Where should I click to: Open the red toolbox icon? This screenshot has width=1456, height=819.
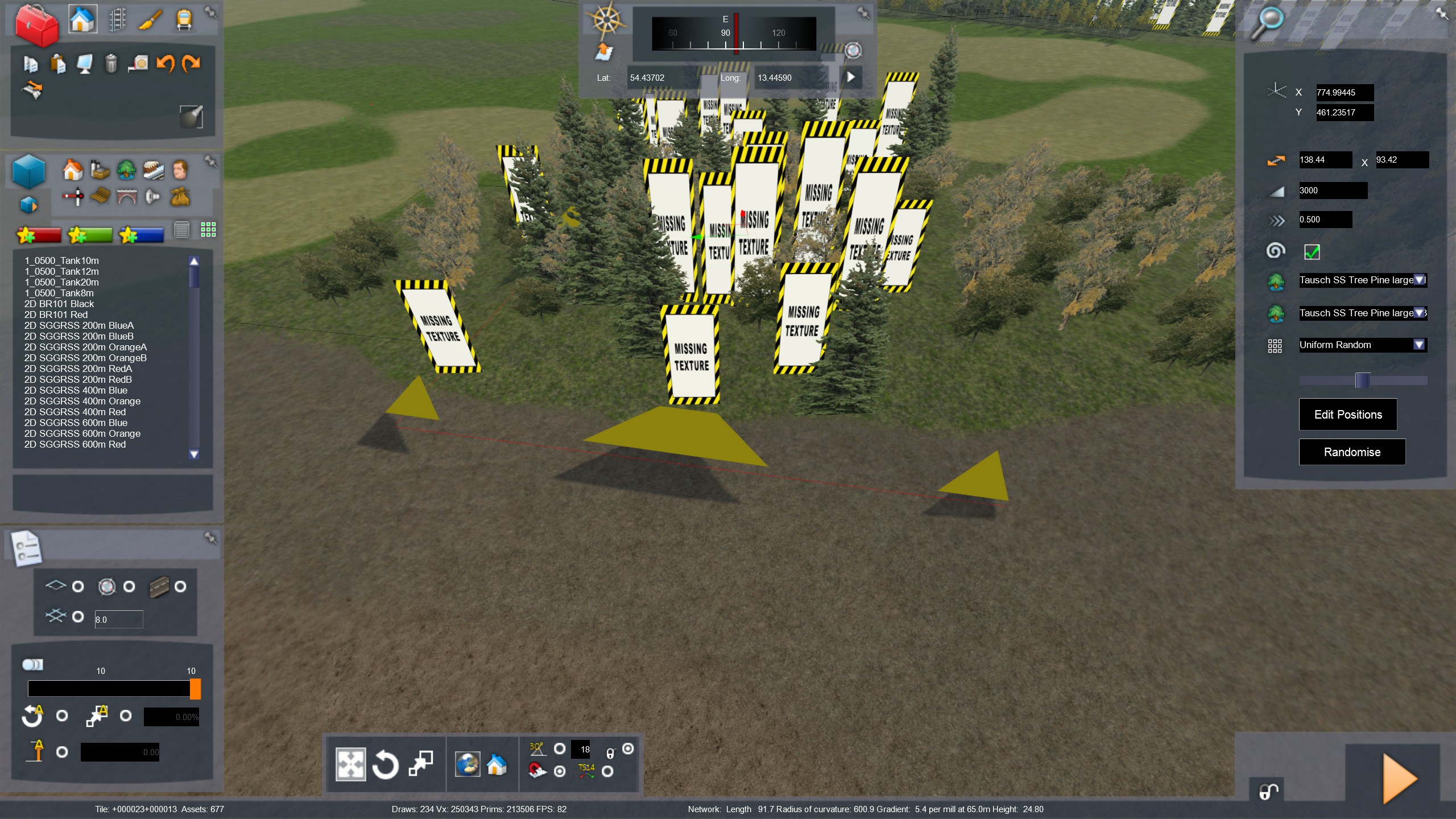(x=36, y=25)
